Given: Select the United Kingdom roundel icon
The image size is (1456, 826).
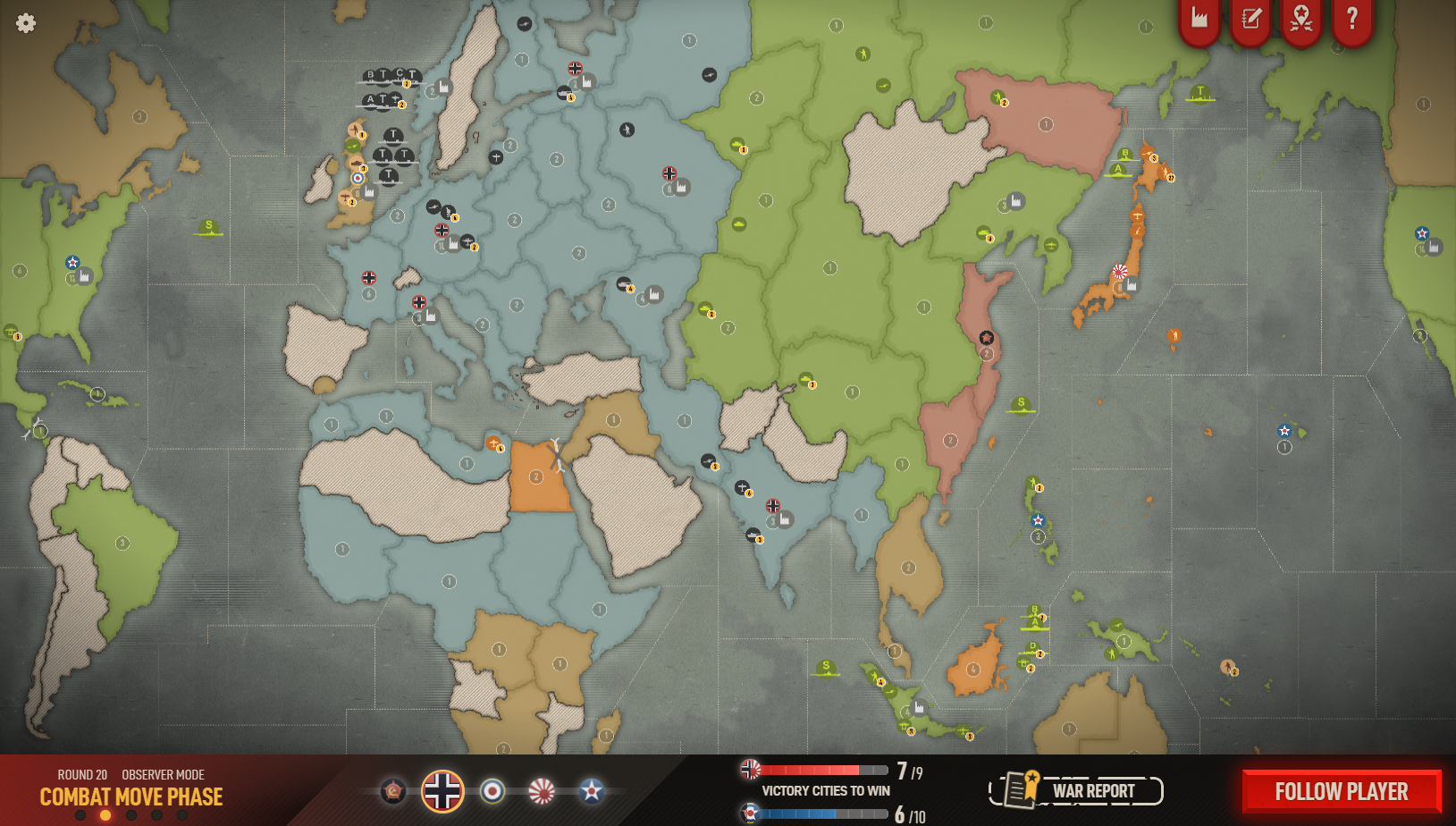Looking at the screenshot, I should 492,791.
